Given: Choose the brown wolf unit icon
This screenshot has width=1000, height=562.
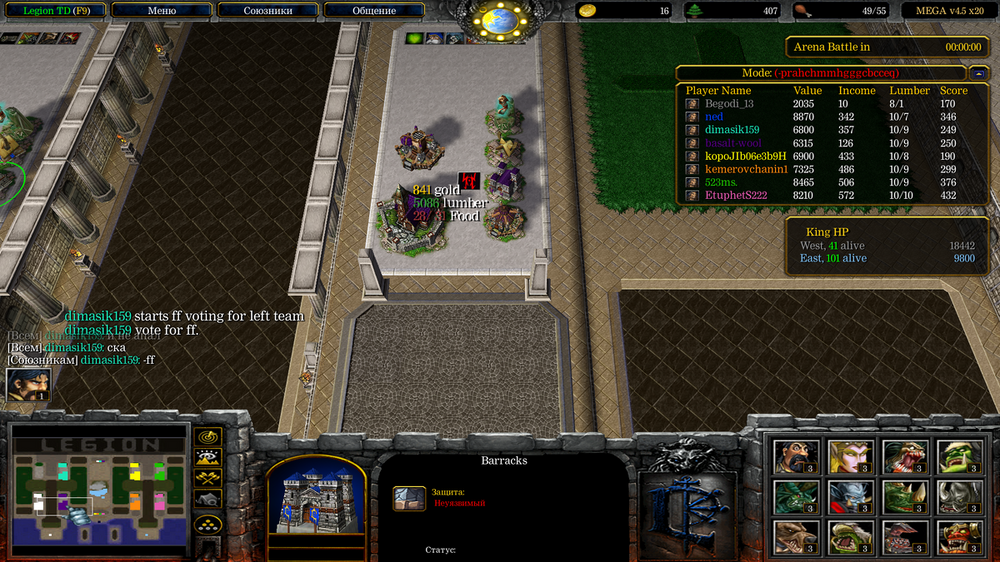Looking at the screenshot, I should pos(795,536).
